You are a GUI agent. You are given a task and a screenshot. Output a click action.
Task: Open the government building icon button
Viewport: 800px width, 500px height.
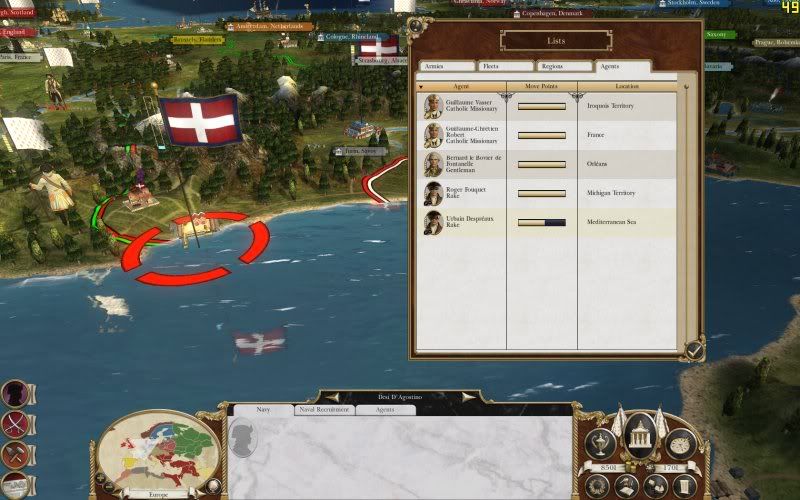639,433
